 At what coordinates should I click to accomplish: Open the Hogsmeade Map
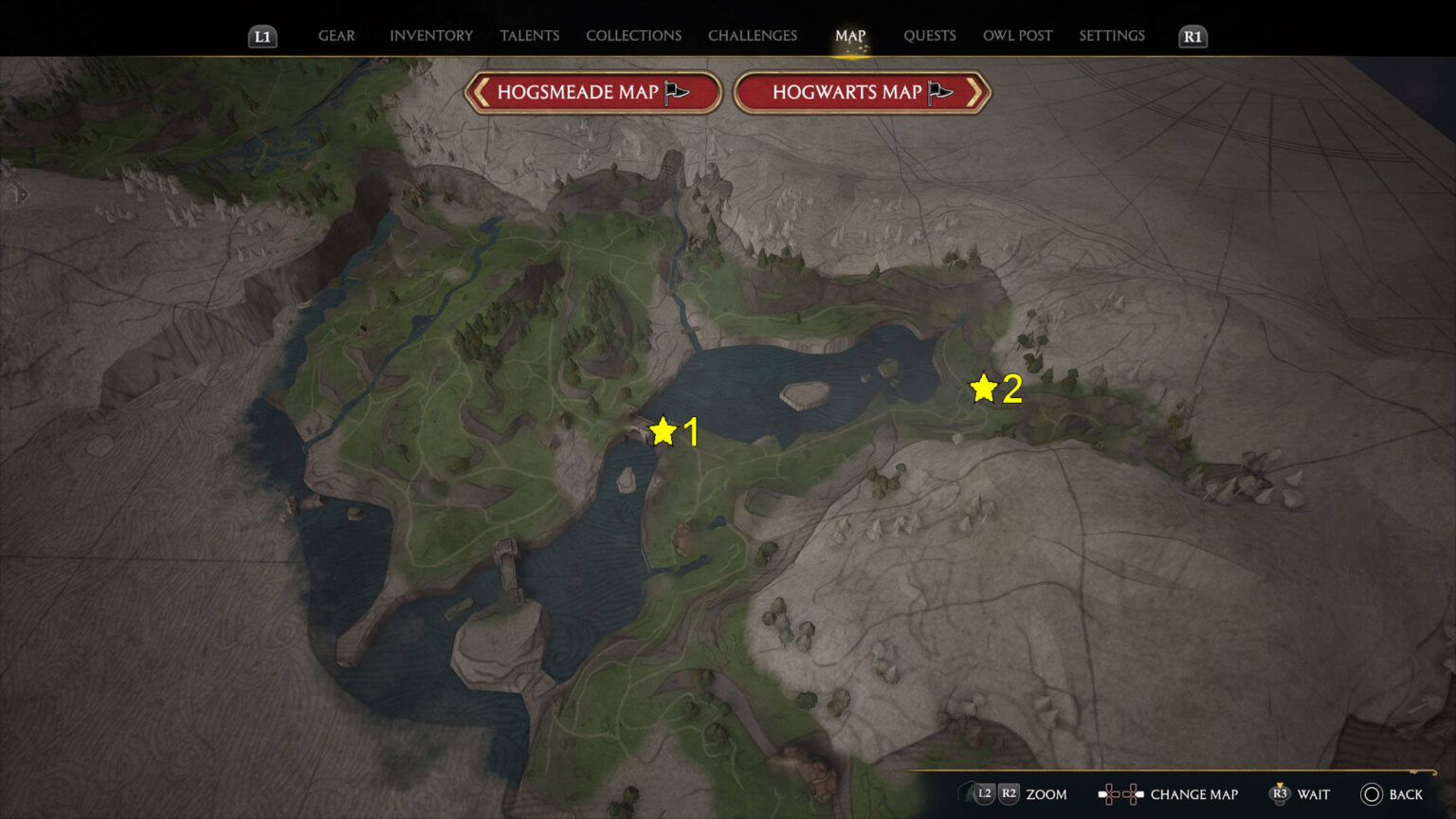[x=578, y=92]
